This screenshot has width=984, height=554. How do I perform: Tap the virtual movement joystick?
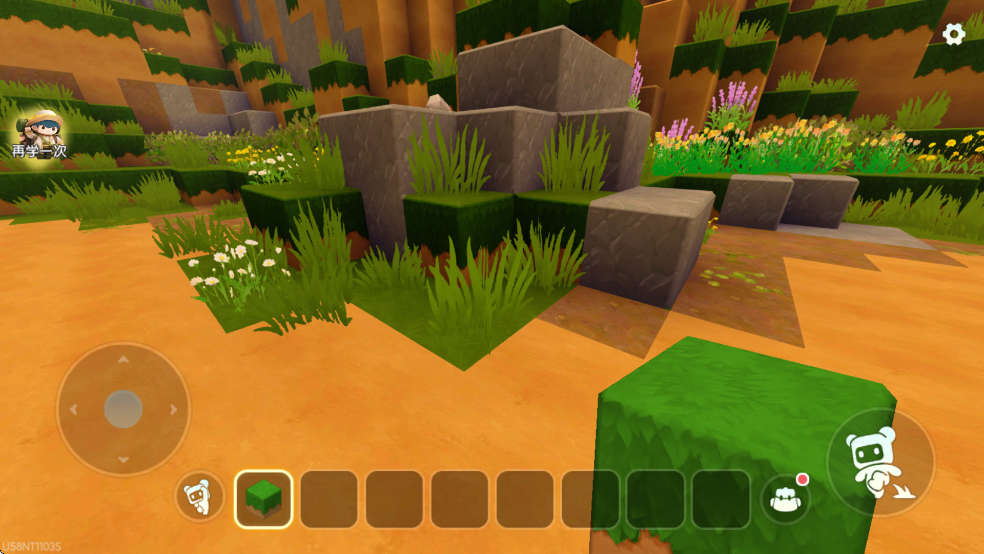pyautogui.click(x=123, y=409)
